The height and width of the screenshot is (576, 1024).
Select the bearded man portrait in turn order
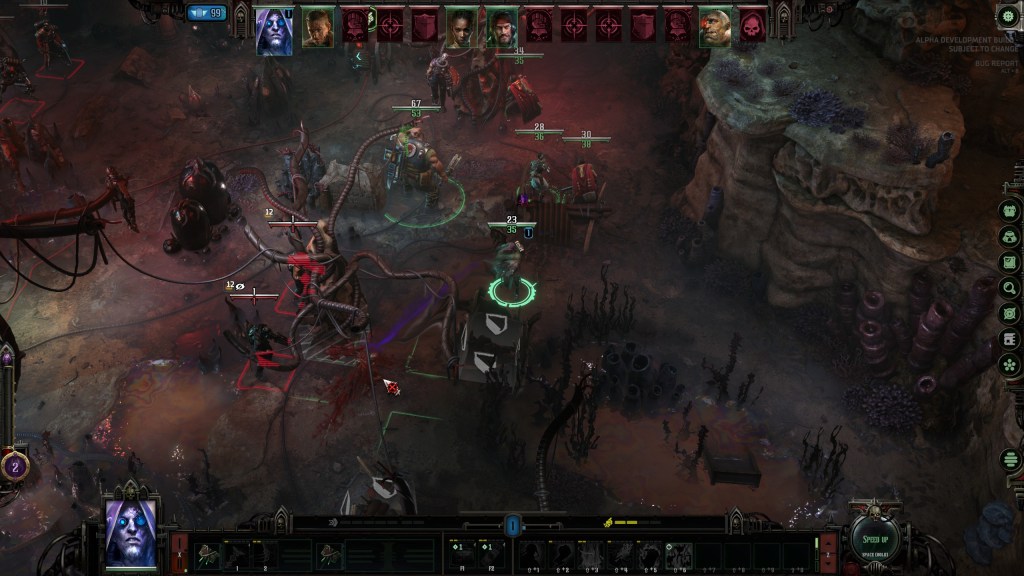point(502,26)
